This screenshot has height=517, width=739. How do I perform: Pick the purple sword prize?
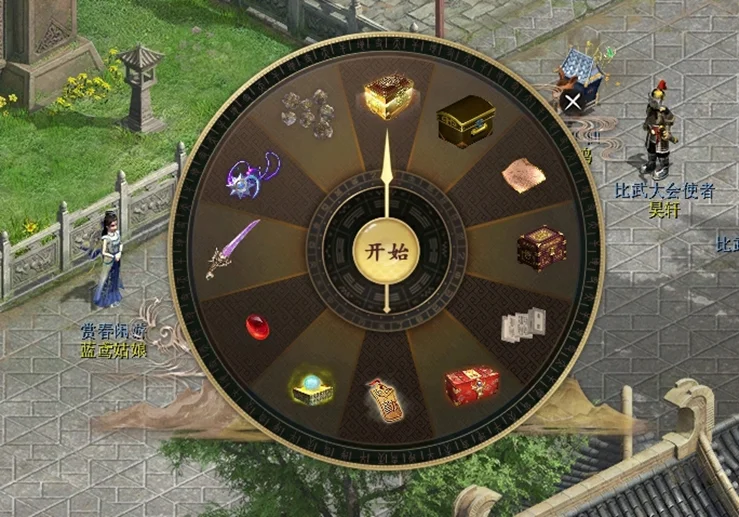point(233,249)
